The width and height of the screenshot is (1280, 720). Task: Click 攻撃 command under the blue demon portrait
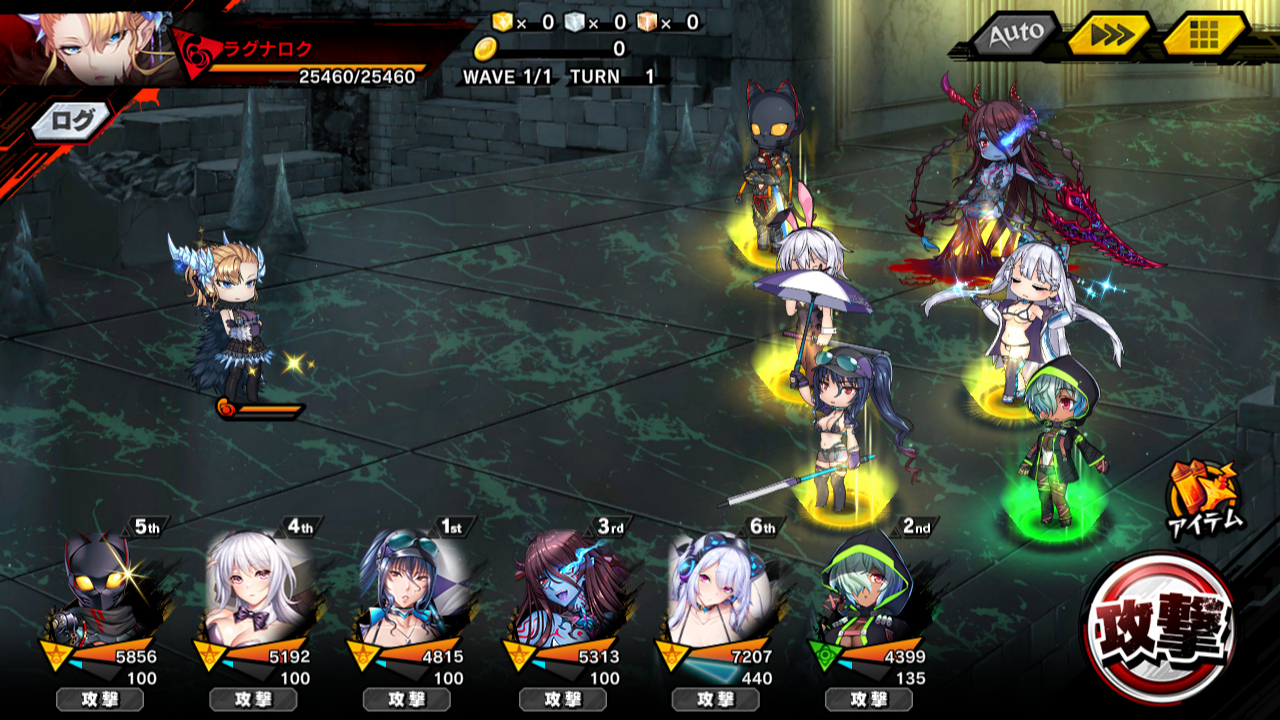click(x=563, y=699)
